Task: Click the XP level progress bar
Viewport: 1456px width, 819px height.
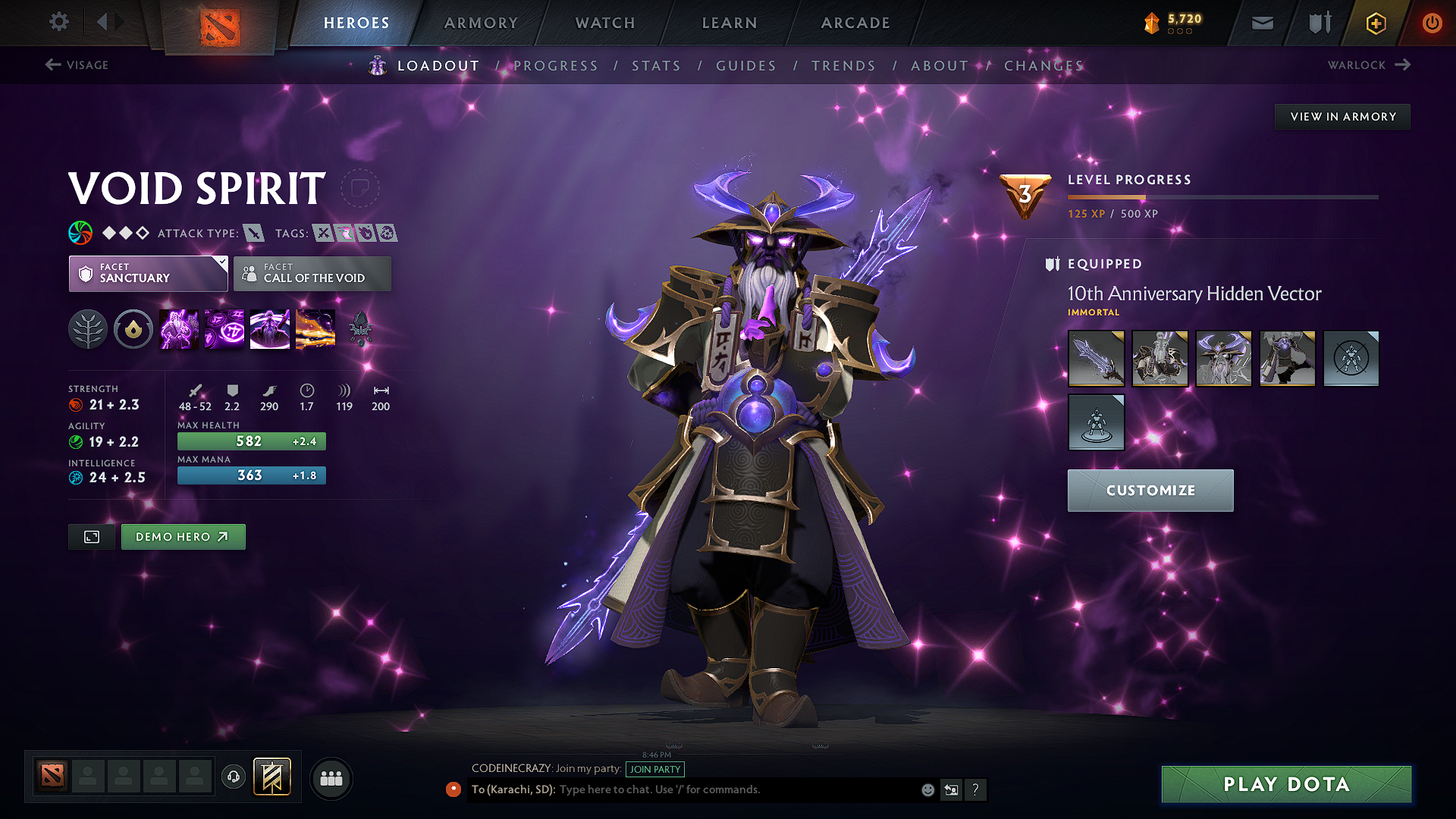Action: coord(1221,198)
